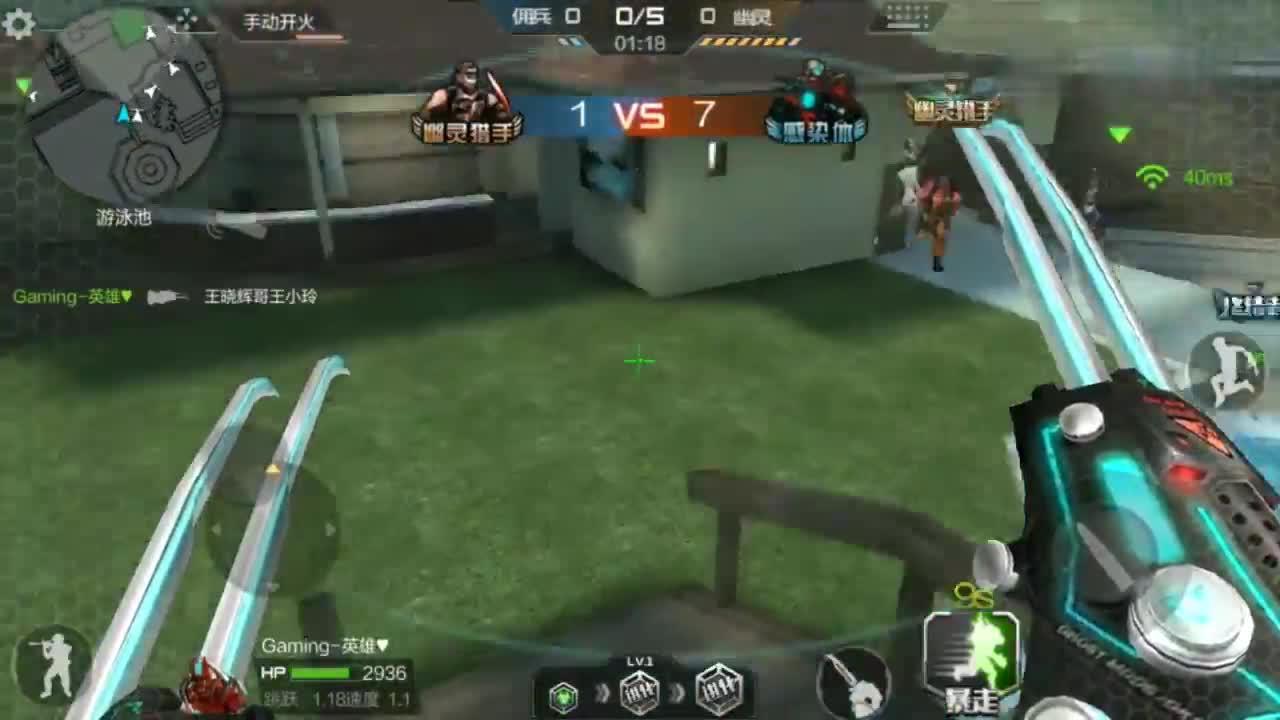
Task: Use the claw melee attack button
Action: pos(853,683)
